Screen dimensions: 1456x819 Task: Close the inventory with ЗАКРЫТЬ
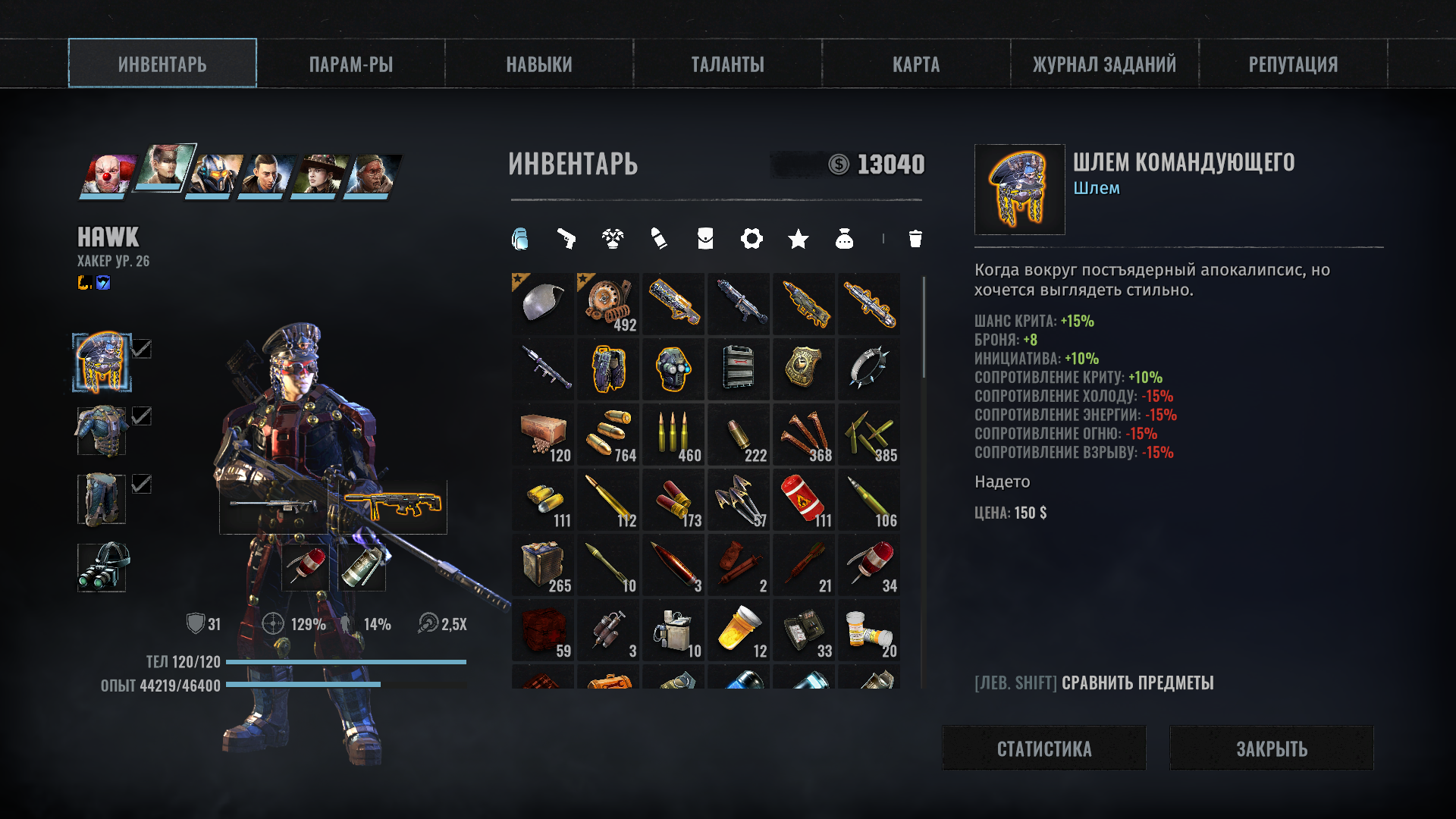coord(1272,748)
